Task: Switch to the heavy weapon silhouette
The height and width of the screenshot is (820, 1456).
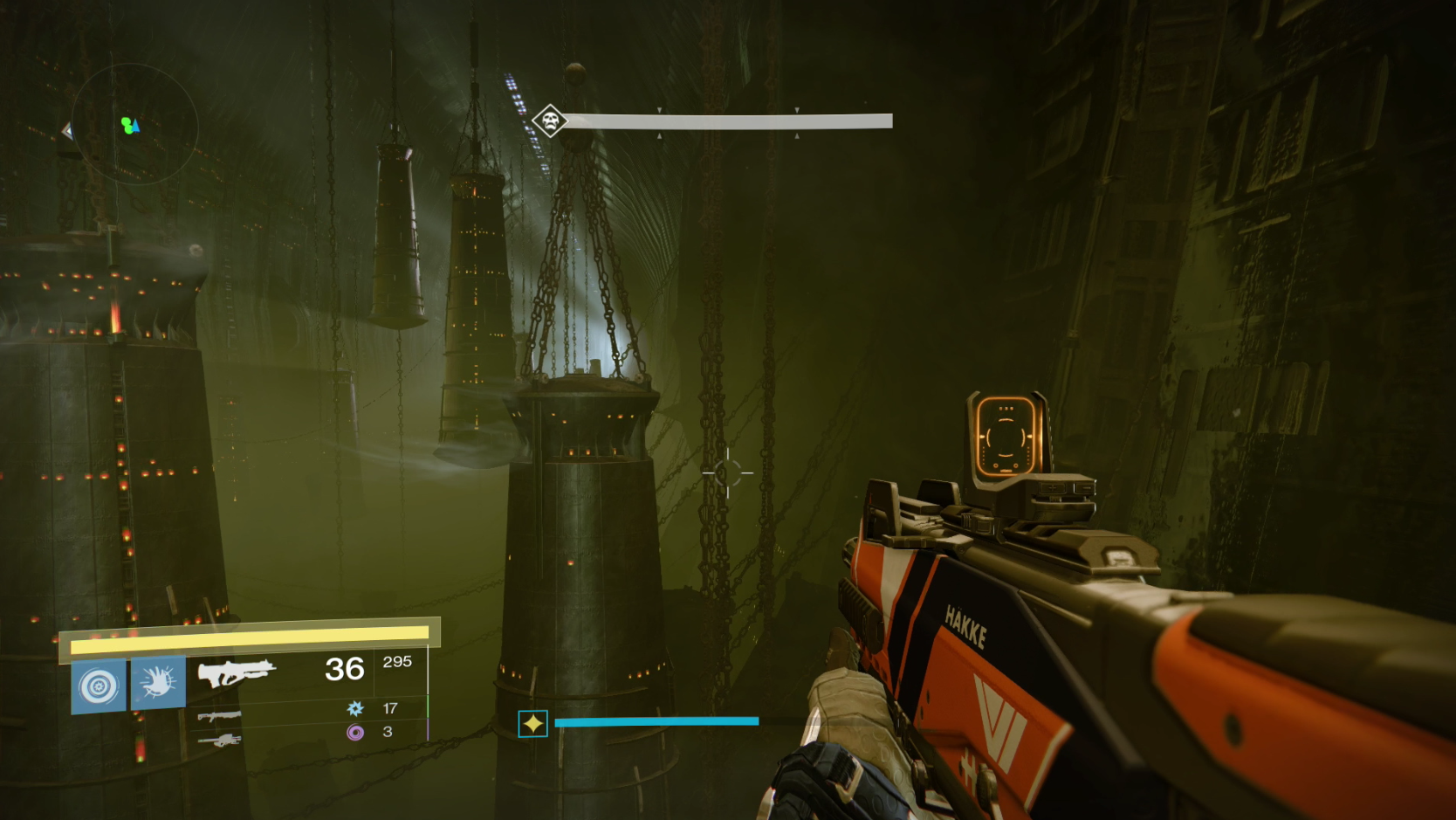Action: tap(219, 741)
